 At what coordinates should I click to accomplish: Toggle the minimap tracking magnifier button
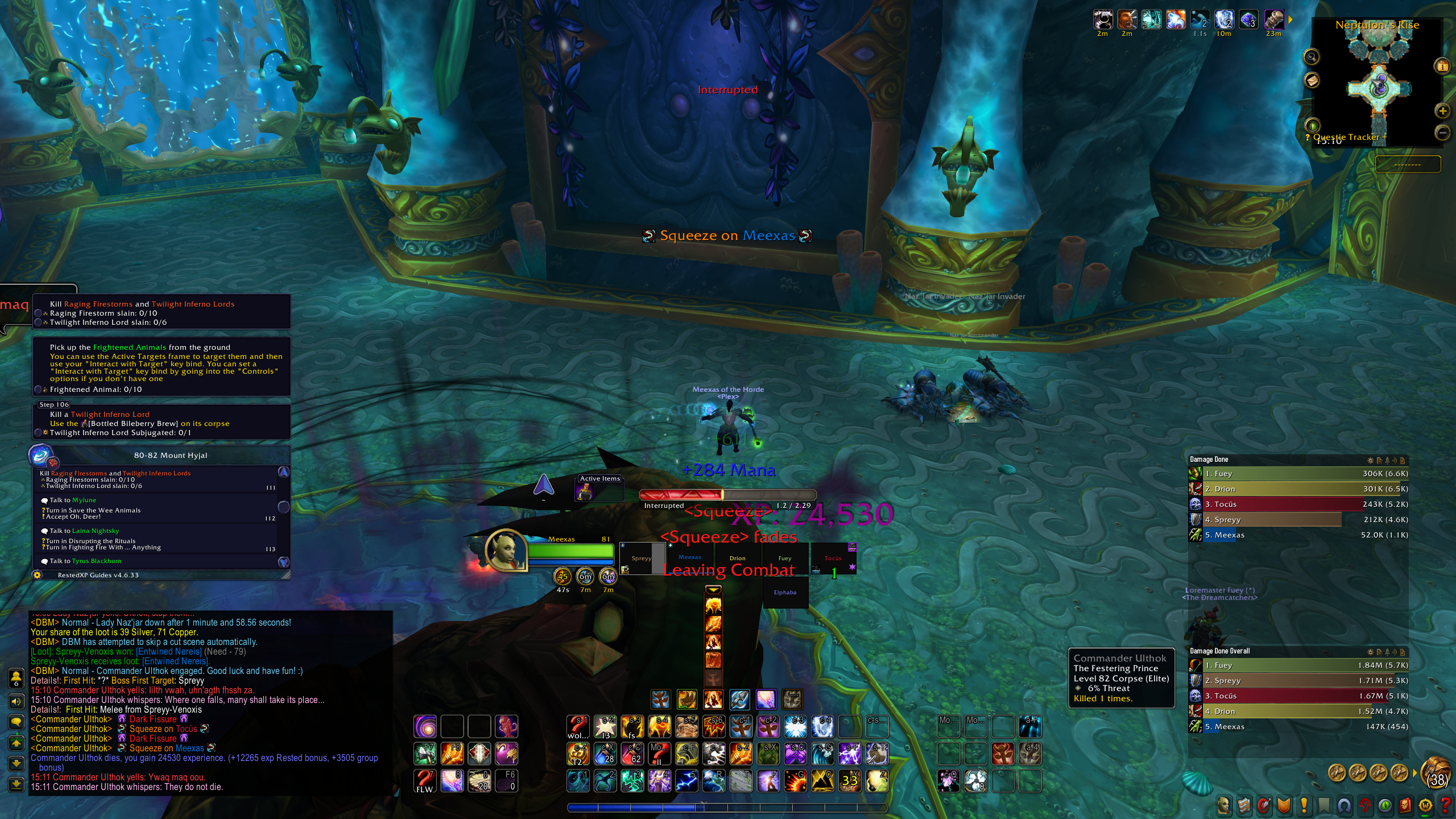(x=1312, y=56)
